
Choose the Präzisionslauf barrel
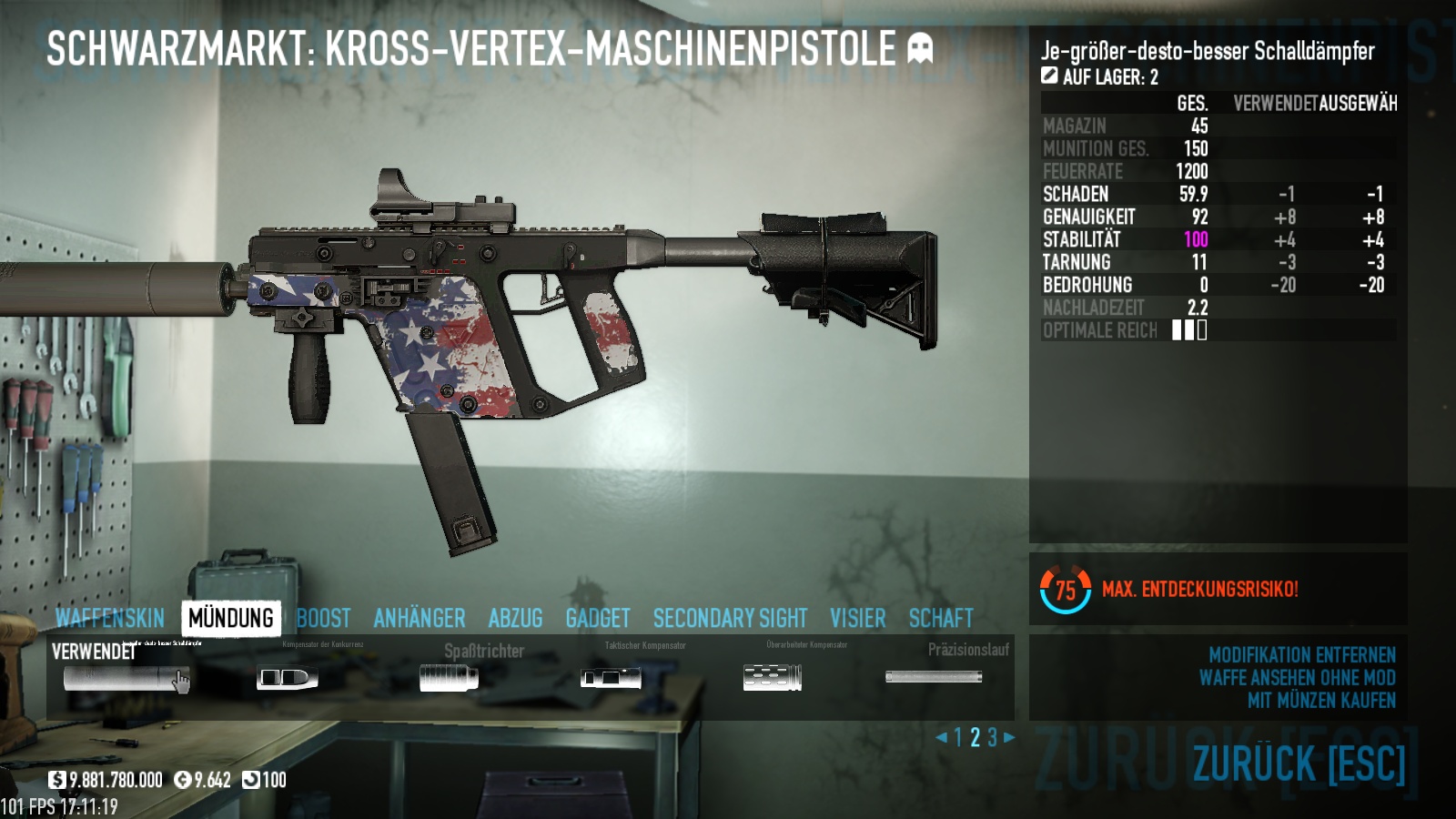(x=934, y=677)
